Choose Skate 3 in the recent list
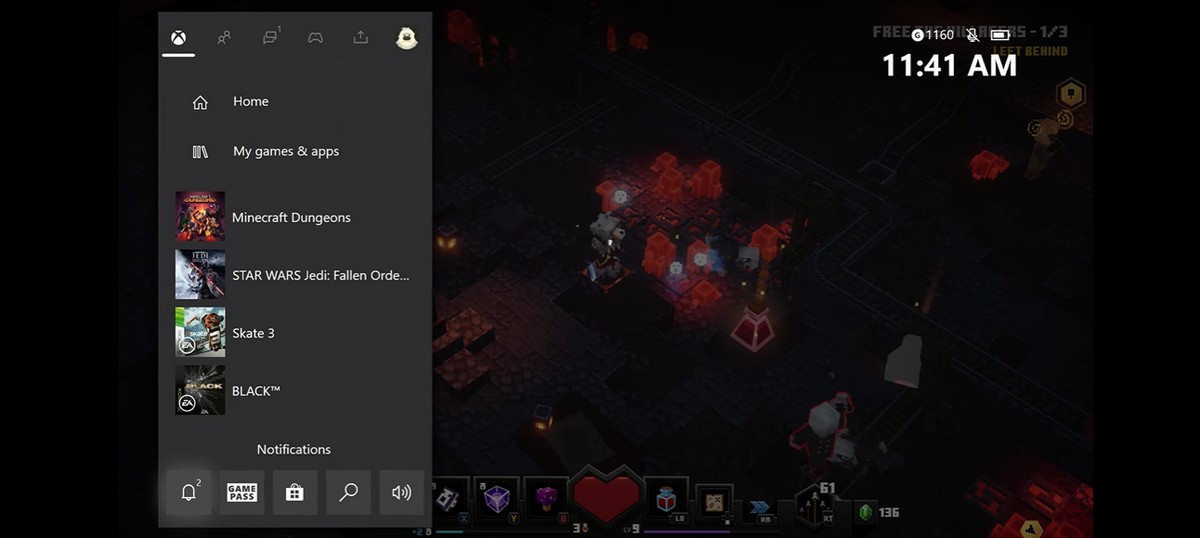This screenshot has width=1200, height=538. click(252, 333)
